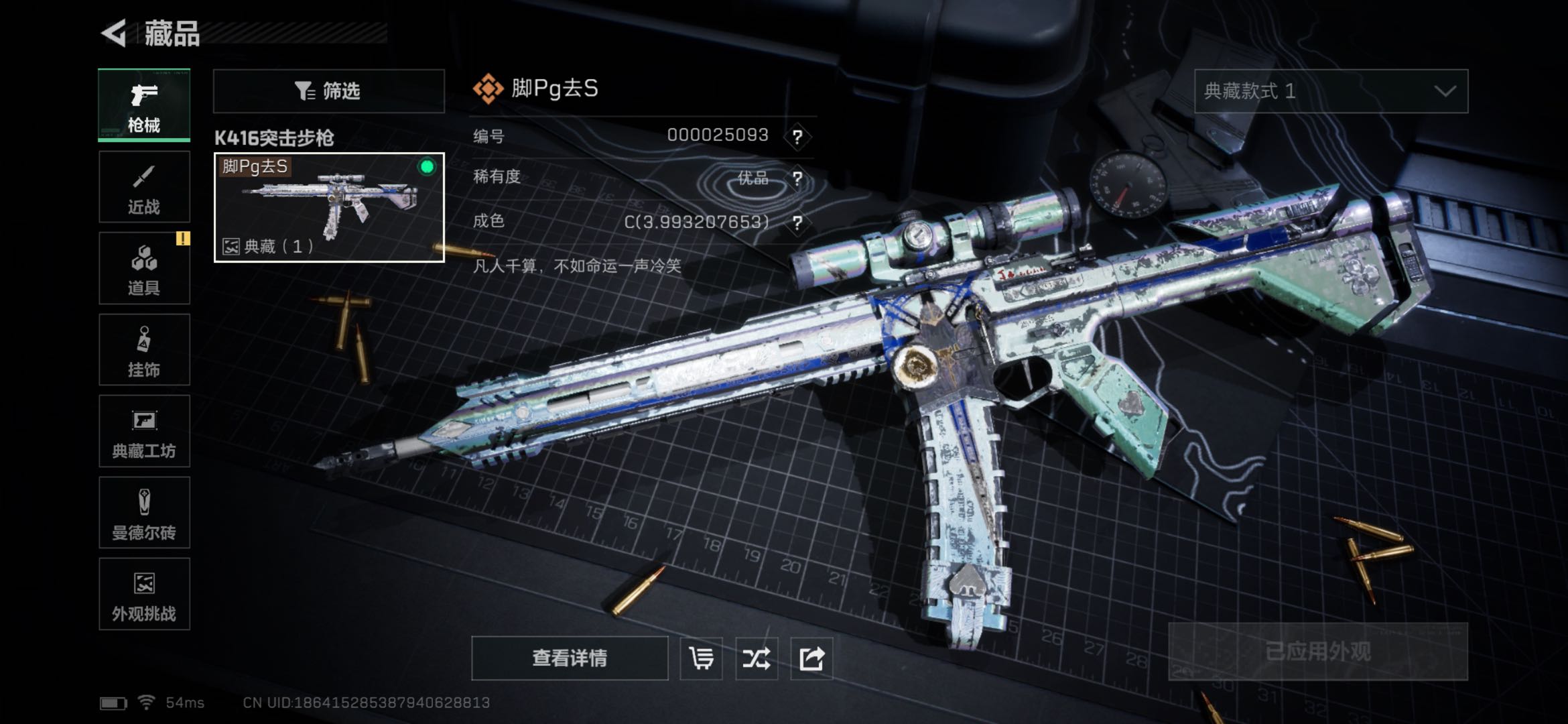Click the 筛选 filter button
Screen dimensions: 1568x724
tap(328, 90)
